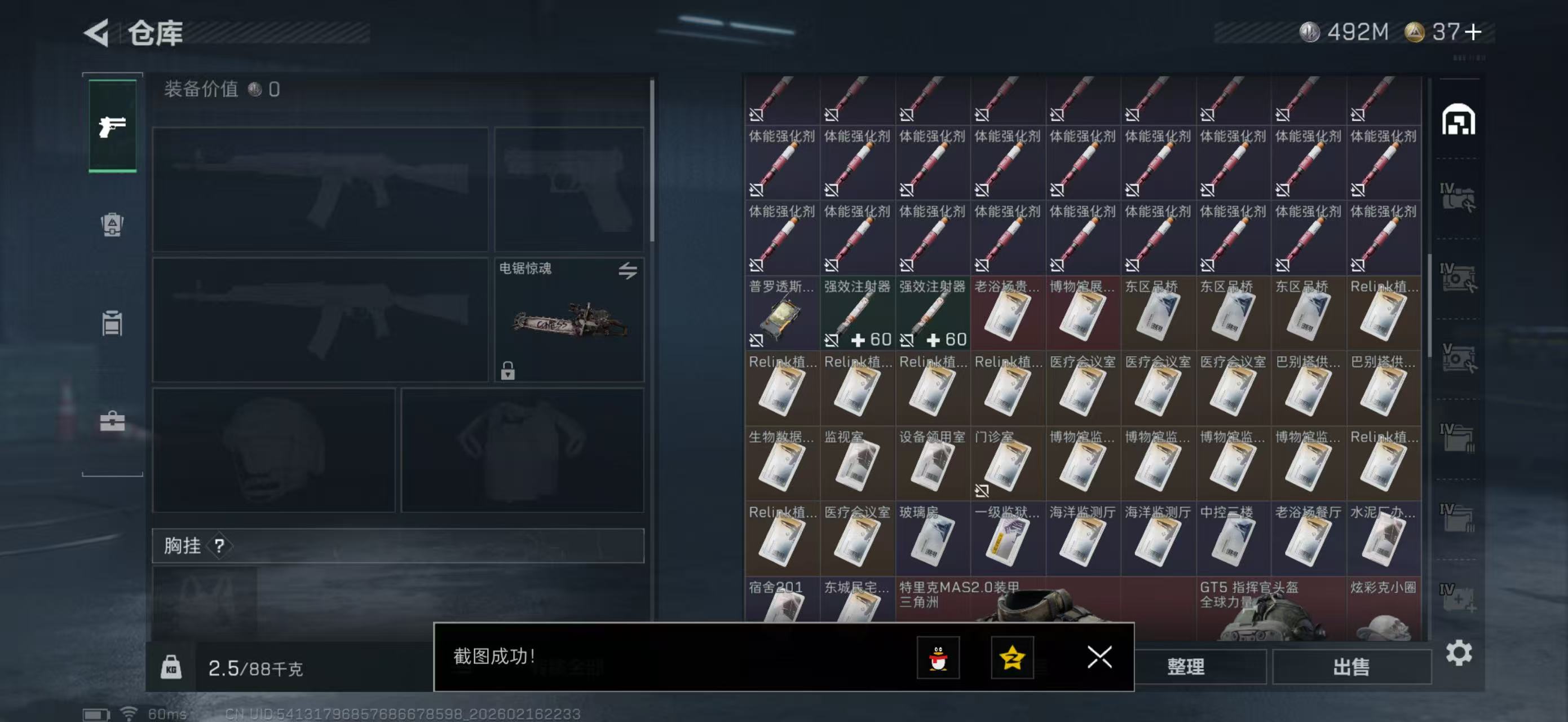The image size is (1568, 722).
Task: Open the backpack category in the left sidebar
Action: tap(113, 225)
